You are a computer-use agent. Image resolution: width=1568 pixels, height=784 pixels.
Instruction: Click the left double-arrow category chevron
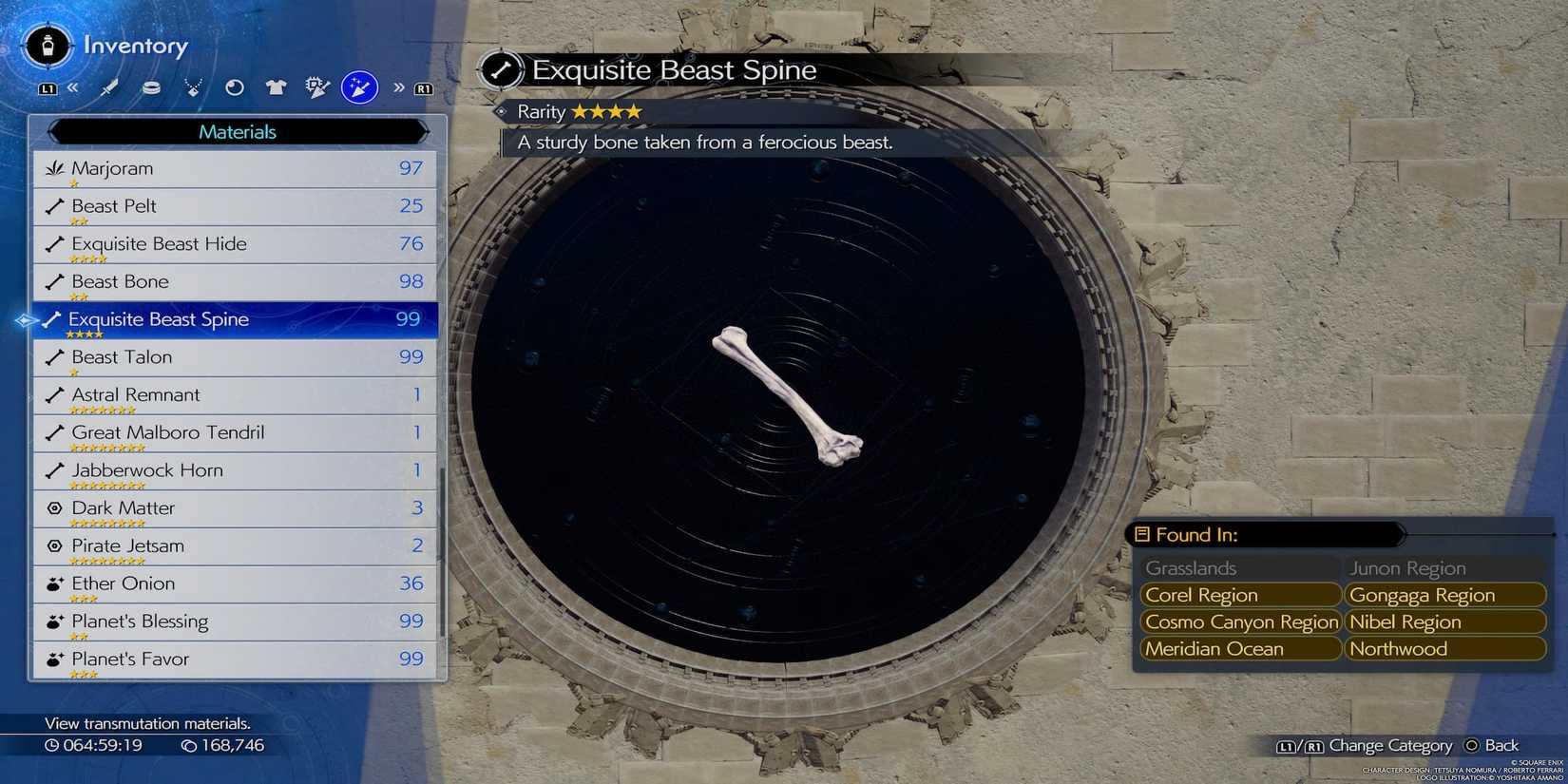(73, 86)
